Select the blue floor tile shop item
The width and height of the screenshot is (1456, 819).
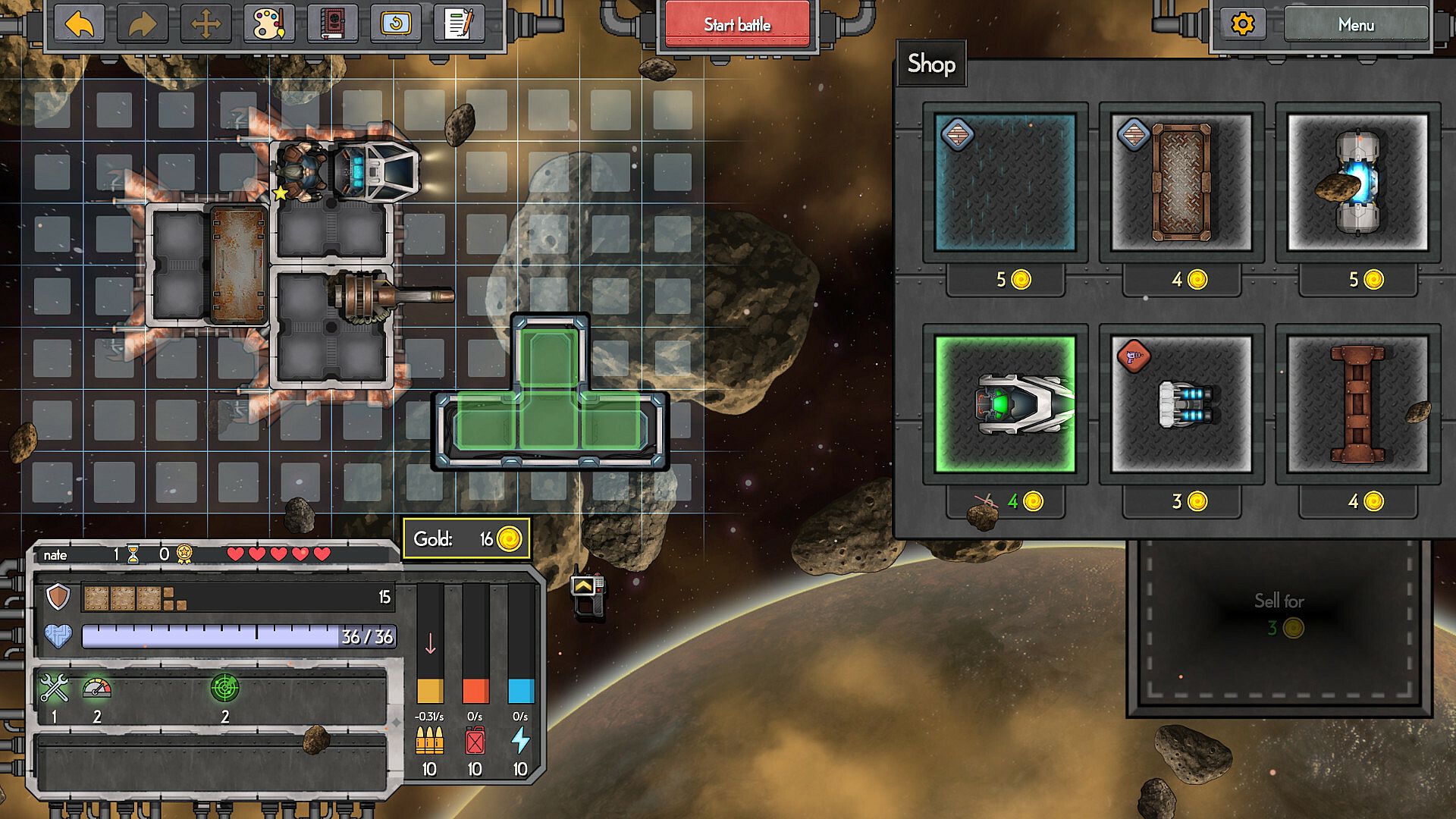pyautogui.click(x=1005, y=183)
